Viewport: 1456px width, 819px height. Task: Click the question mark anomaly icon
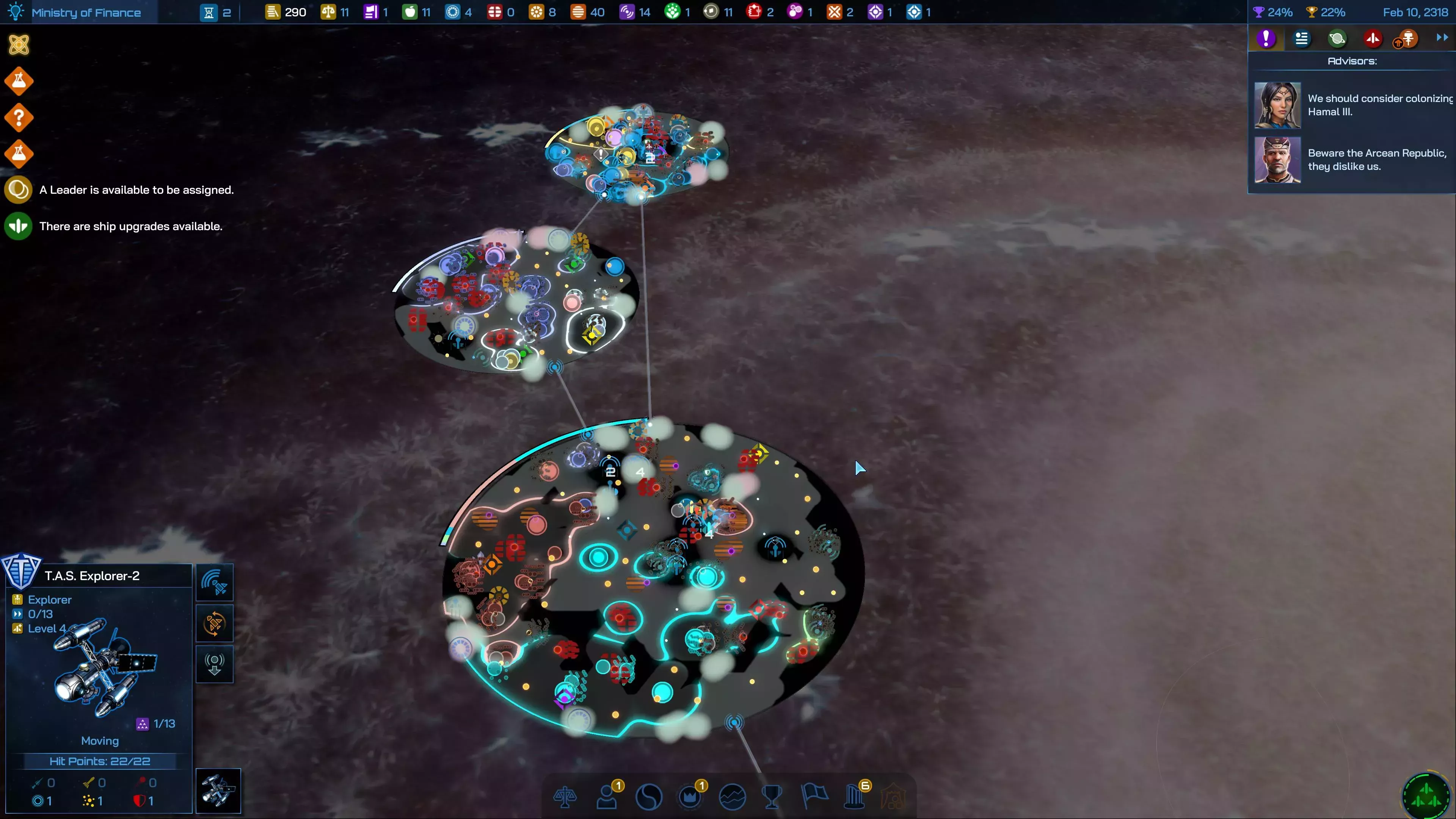[19, 117]
